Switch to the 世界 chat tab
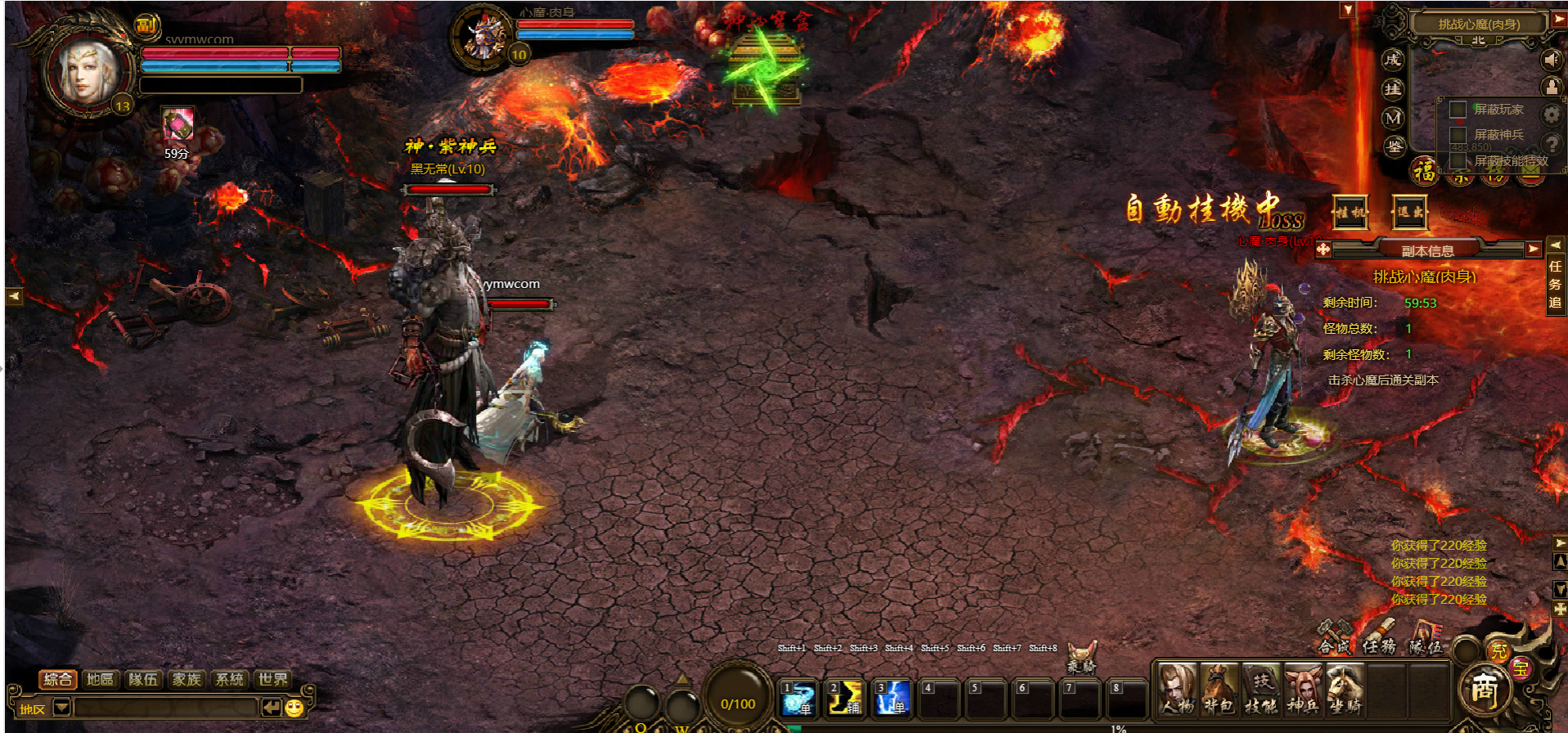 point(272,679)
